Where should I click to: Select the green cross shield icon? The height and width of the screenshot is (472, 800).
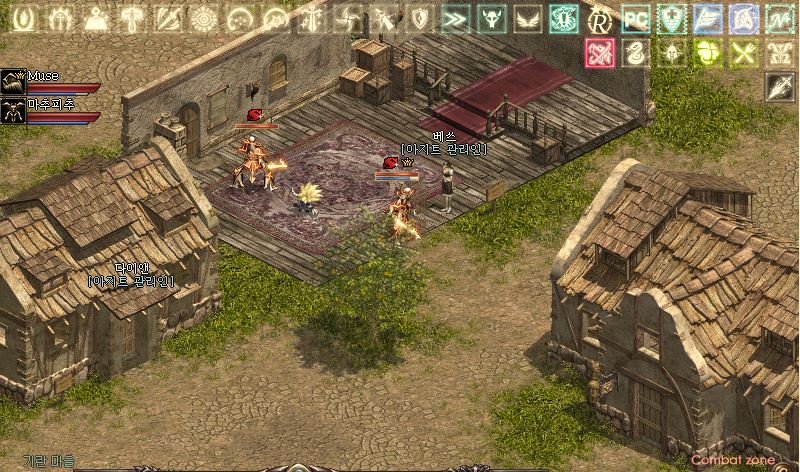click(x=671, y=18)
